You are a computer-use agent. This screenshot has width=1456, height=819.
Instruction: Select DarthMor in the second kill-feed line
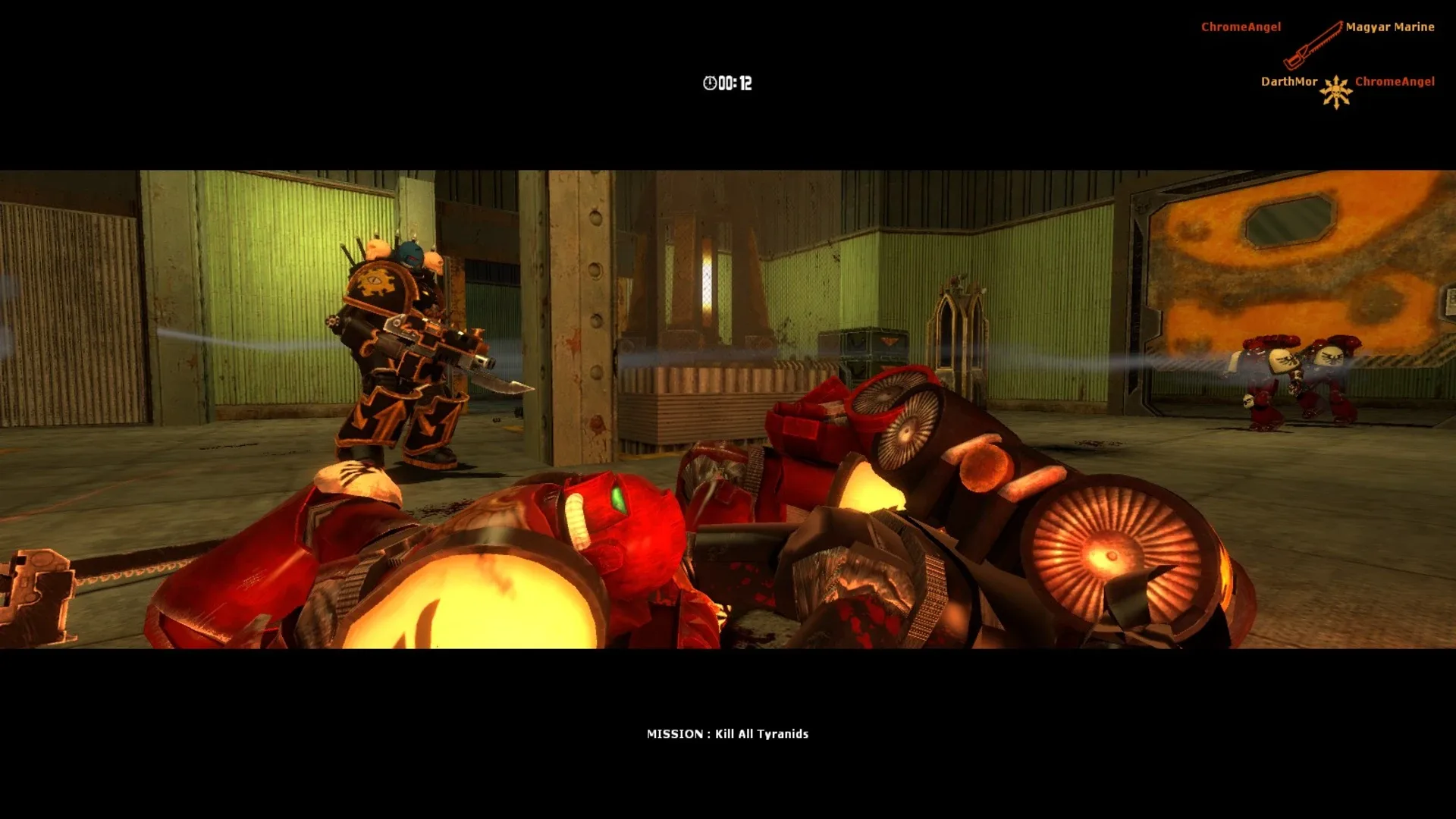(1289, 81)
